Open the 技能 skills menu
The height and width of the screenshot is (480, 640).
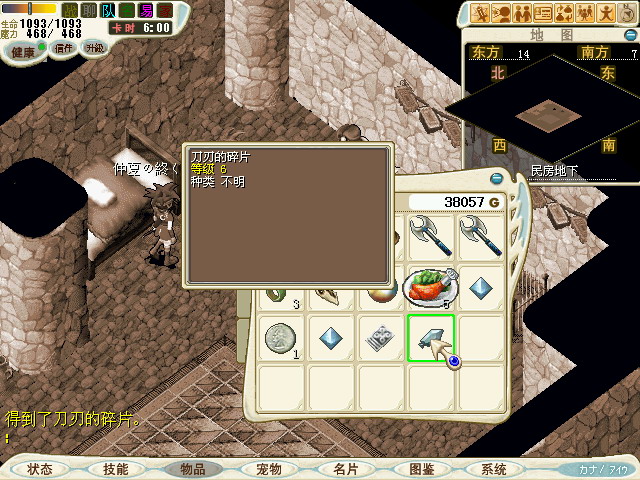tap(116, 468)
